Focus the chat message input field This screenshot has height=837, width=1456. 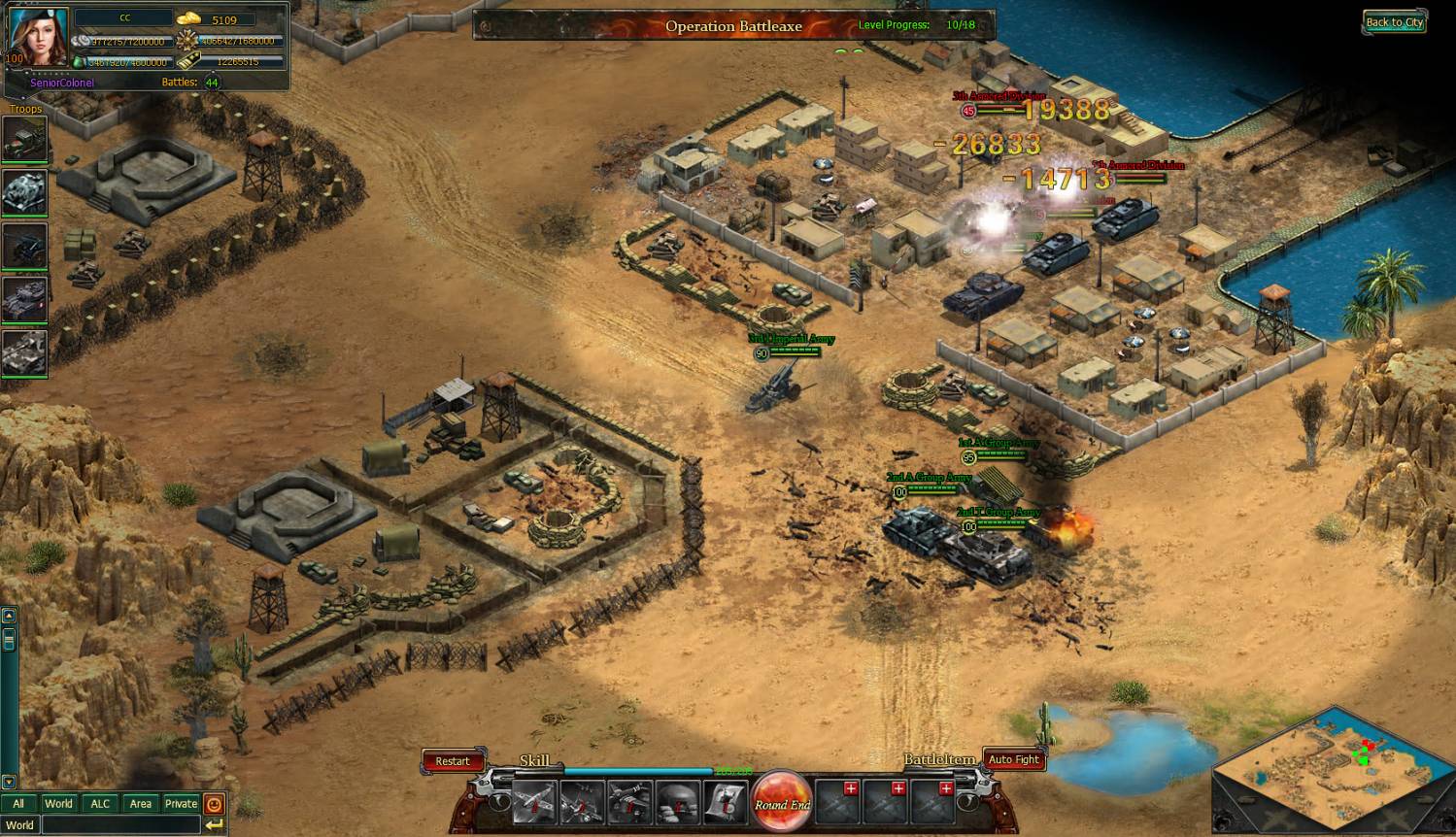pos(120,825)
